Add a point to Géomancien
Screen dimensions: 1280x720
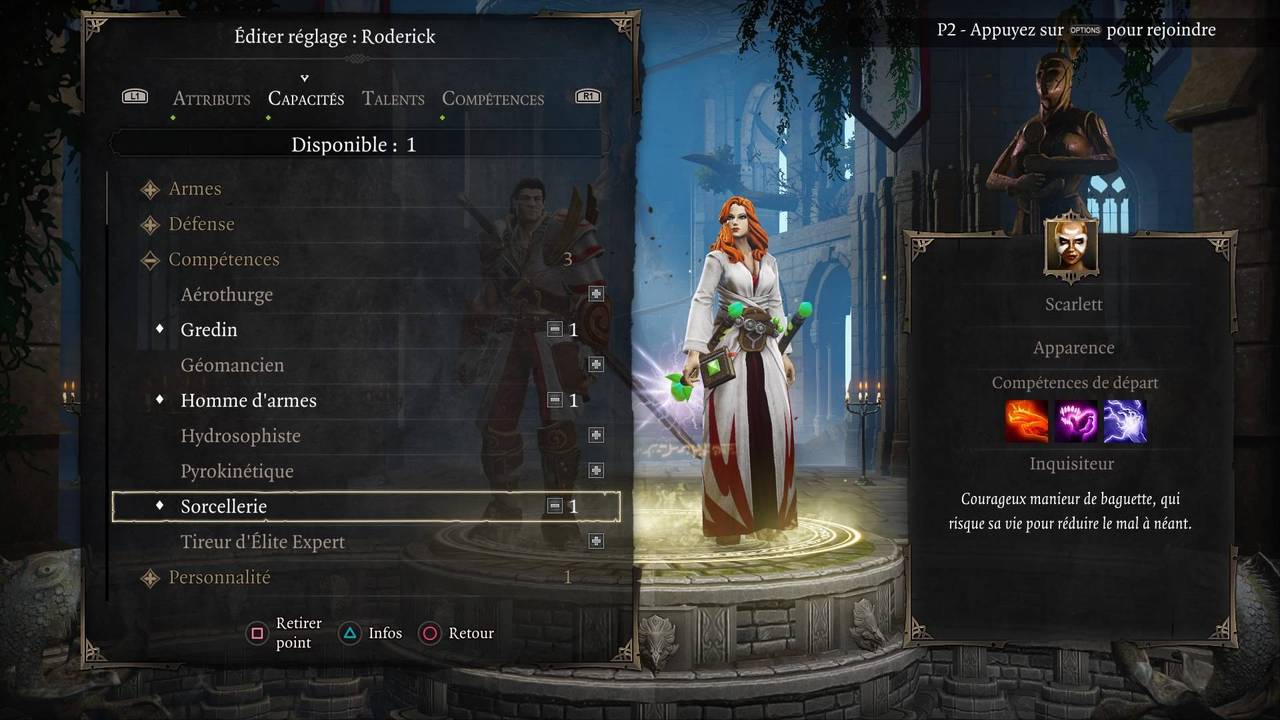pyautogui.click(x=596, y=365)
